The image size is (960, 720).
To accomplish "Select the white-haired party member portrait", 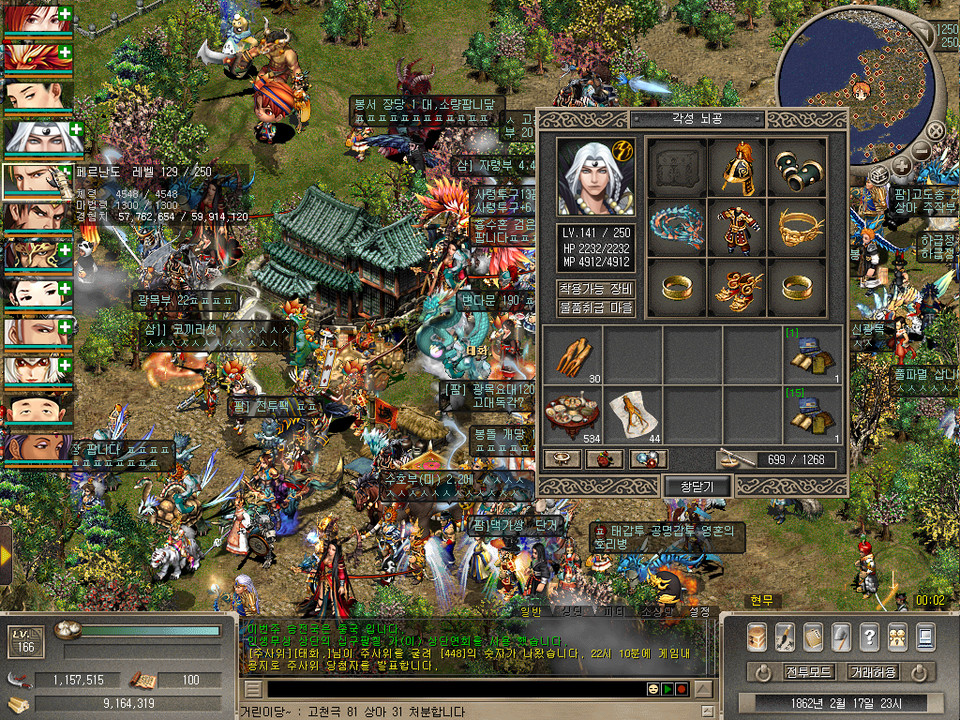I will point(38,136).
